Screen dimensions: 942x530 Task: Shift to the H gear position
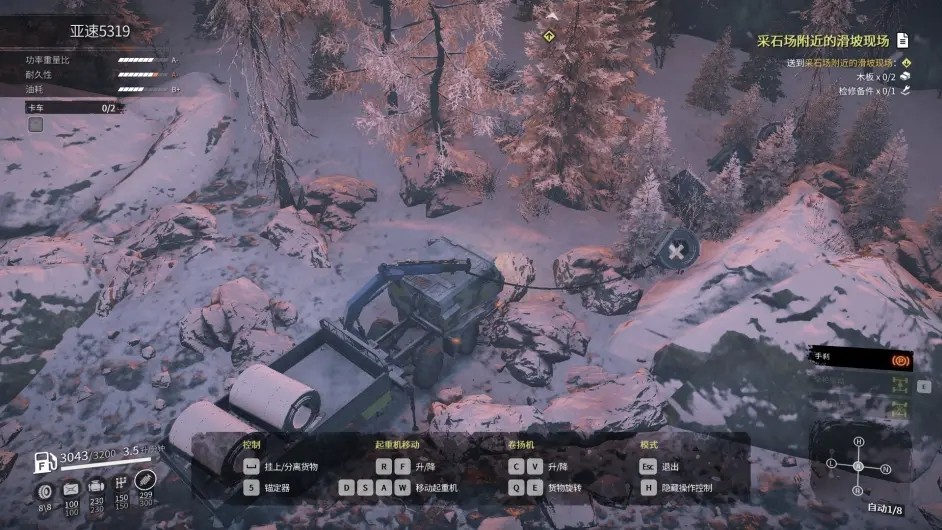(858, 442)
